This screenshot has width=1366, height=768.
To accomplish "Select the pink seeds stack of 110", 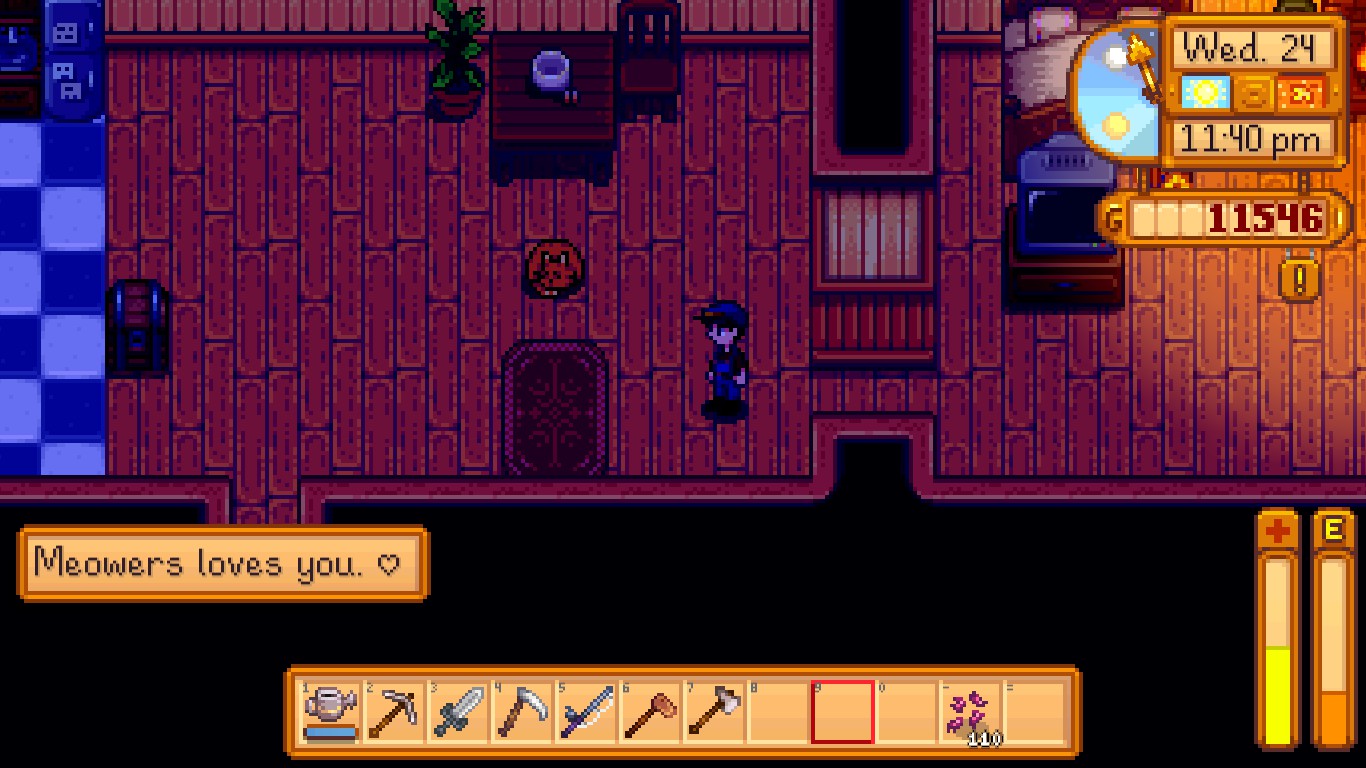I will point(970,712).
